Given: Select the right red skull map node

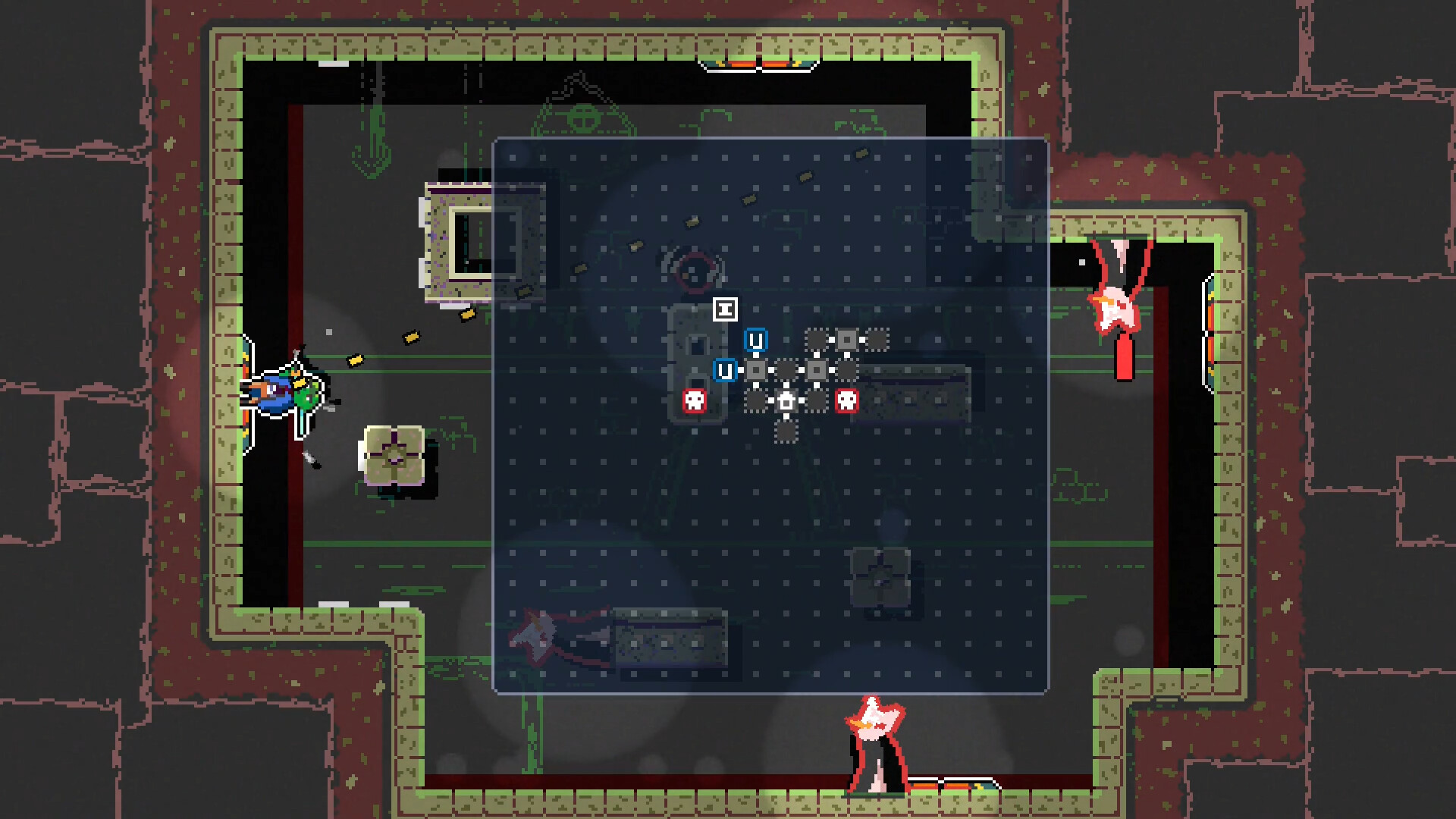Looking at the screenshot, I should [847, 400].
